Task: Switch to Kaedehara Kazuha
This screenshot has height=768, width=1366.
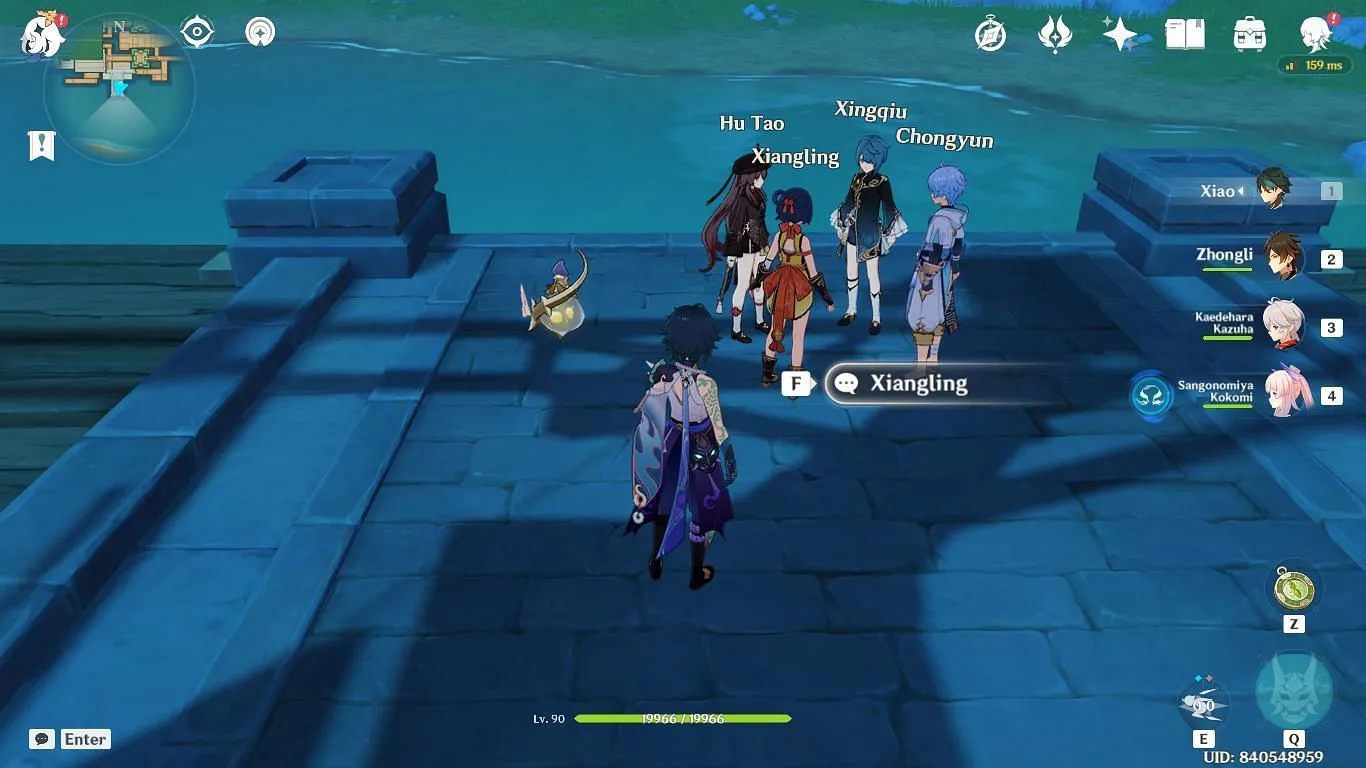Action: [1282, 326]
